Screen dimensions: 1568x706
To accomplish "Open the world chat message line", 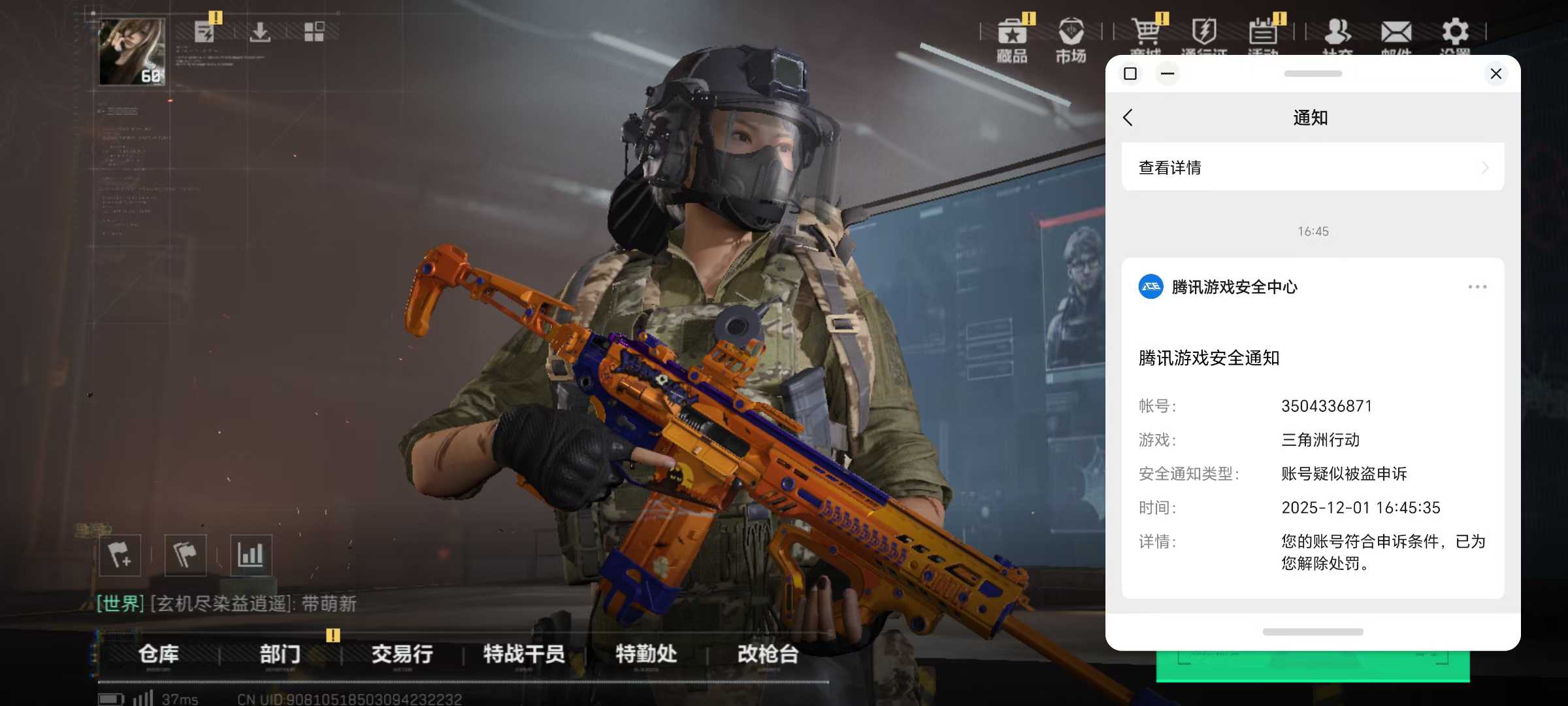I will (226, 603).
